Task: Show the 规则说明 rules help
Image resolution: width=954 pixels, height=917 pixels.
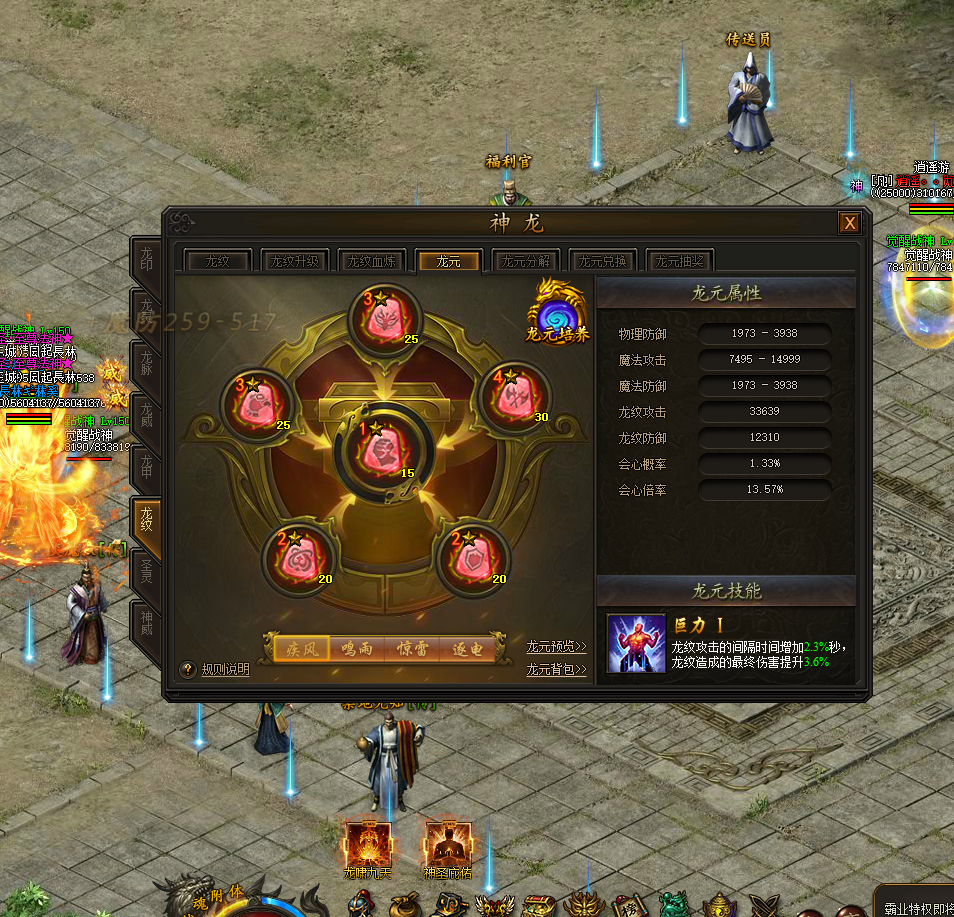Action: coord(216,670)
